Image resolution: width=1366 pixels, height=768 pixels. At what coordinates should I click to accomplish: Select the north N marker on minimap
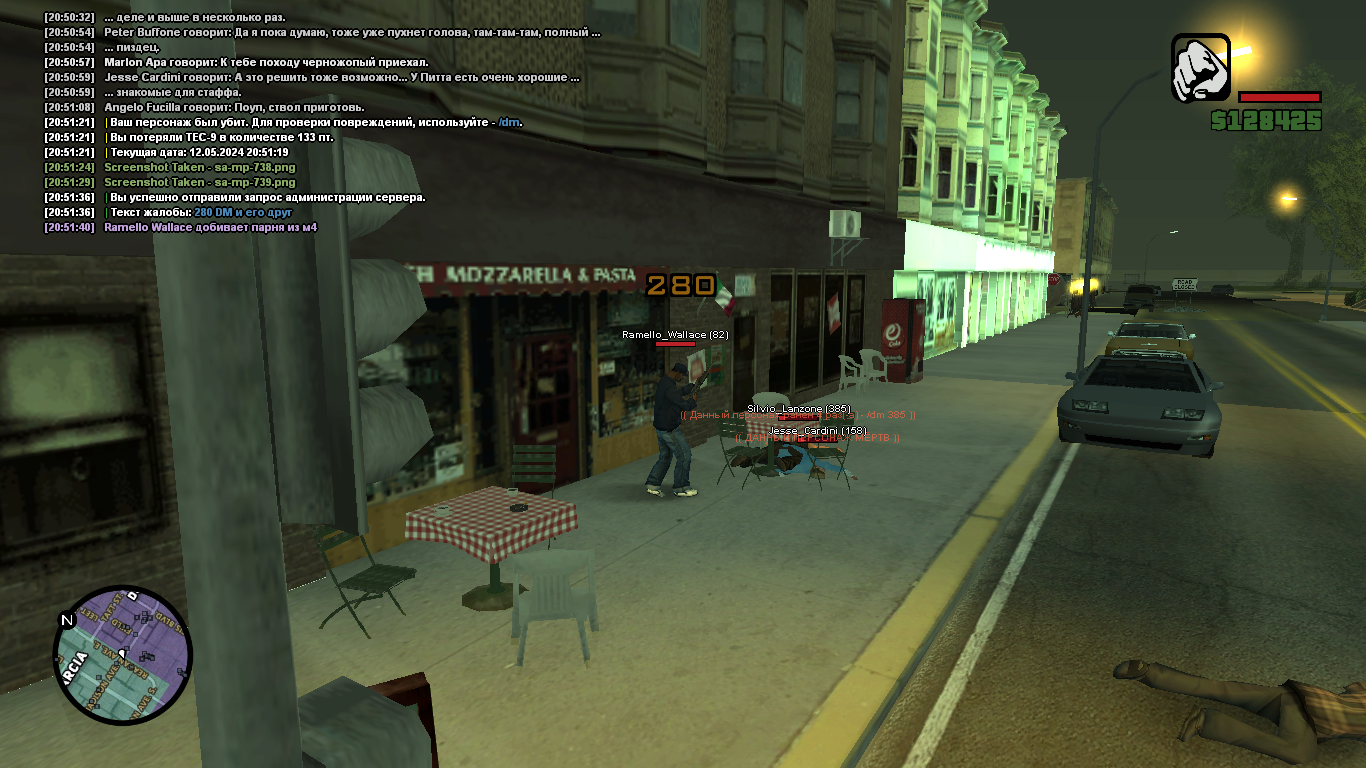(67, 620)
